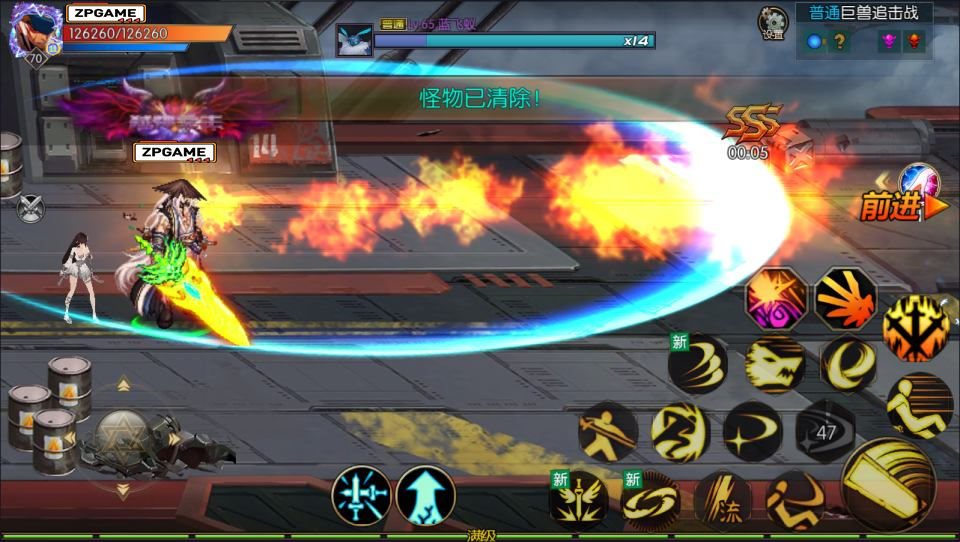Activate the blue crossed swords buff skill
The height and width of the screenshot is (542, 960).
pos(361,495)
